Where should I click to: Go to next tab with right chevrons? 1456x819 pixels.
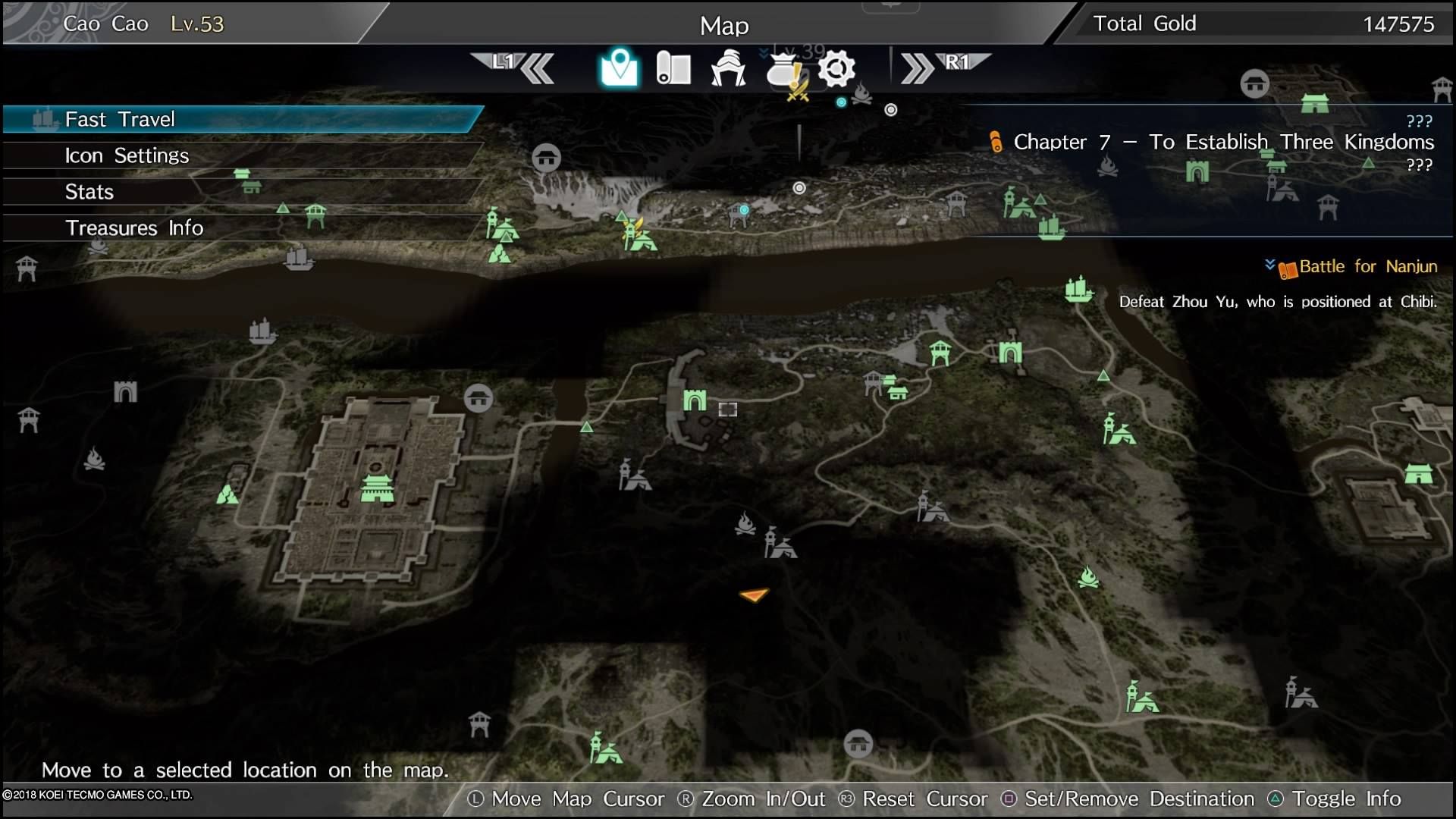click(x=918, y=68)
